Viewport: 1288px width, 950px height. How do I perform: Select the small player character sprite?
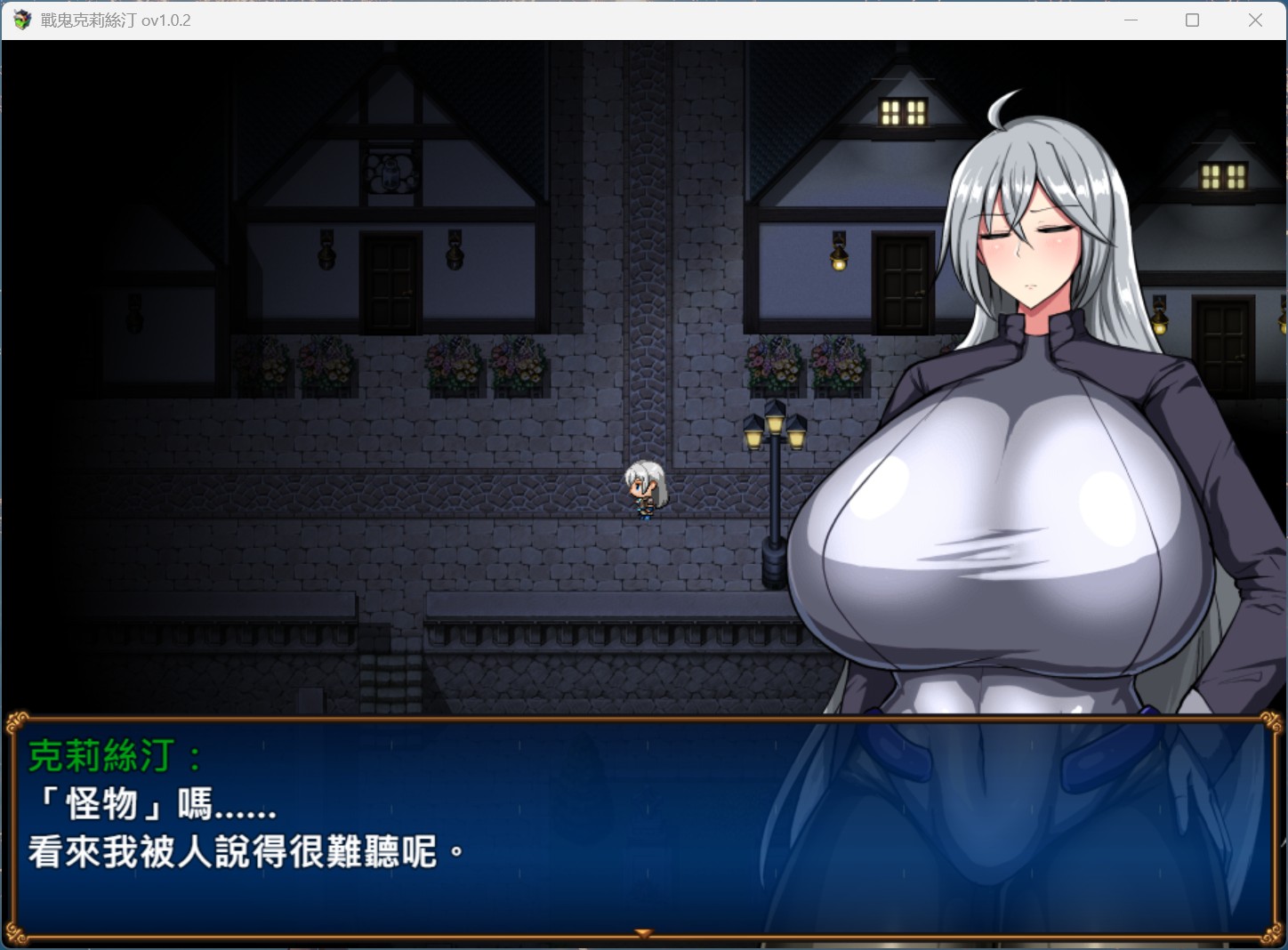tap(645, 489)
